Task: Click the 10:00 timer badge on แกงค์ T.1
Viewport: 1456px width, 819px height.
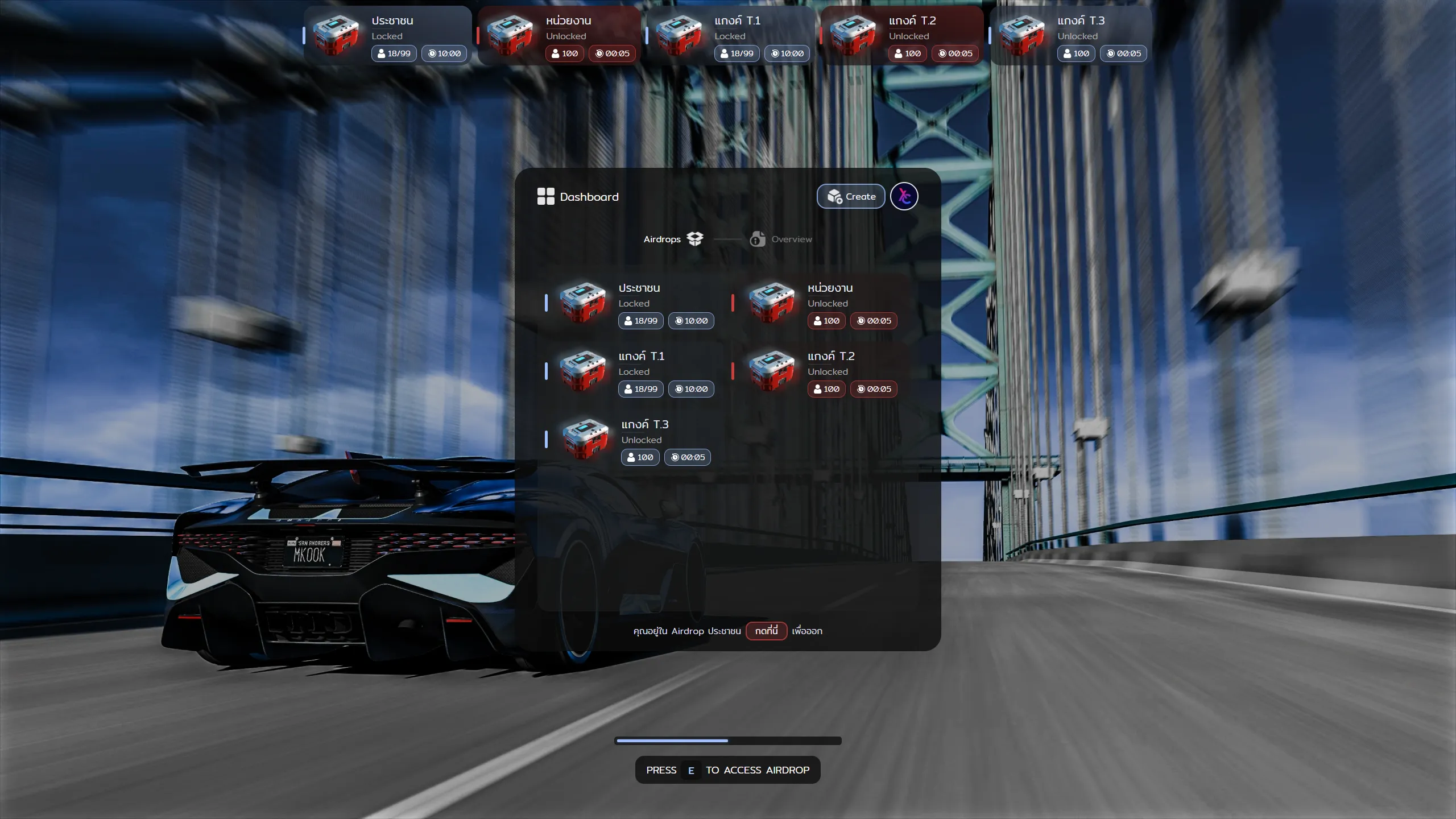Action: (691, 389)
